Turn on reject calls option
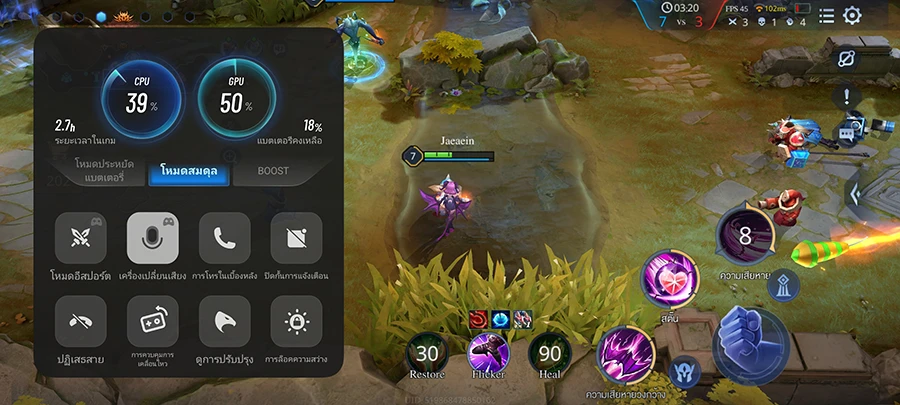Image resolution: width=900 pixels, height=405 pixels. click(81, 322)
